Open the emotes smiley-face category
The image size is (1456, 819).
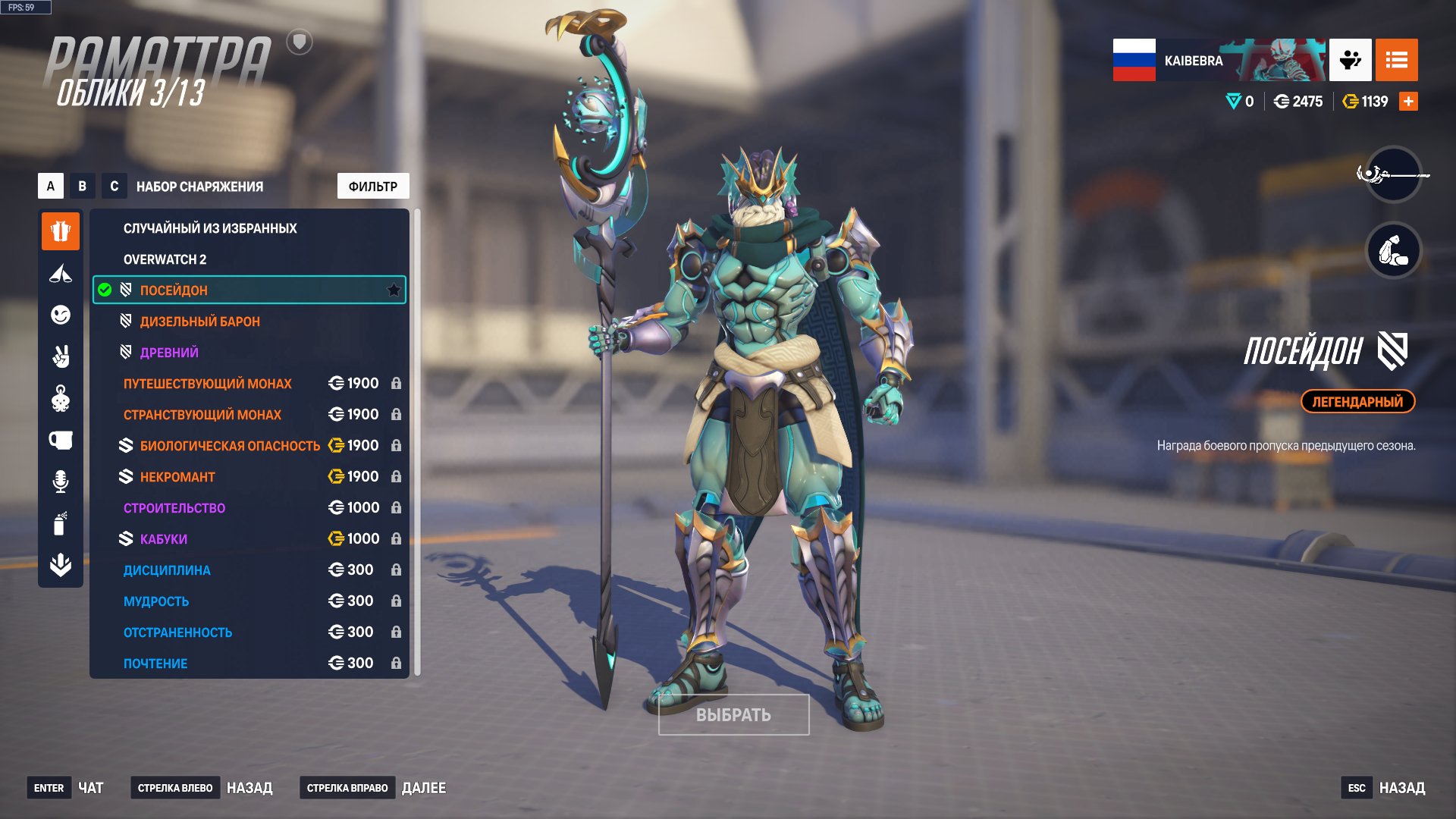(61, 315)
